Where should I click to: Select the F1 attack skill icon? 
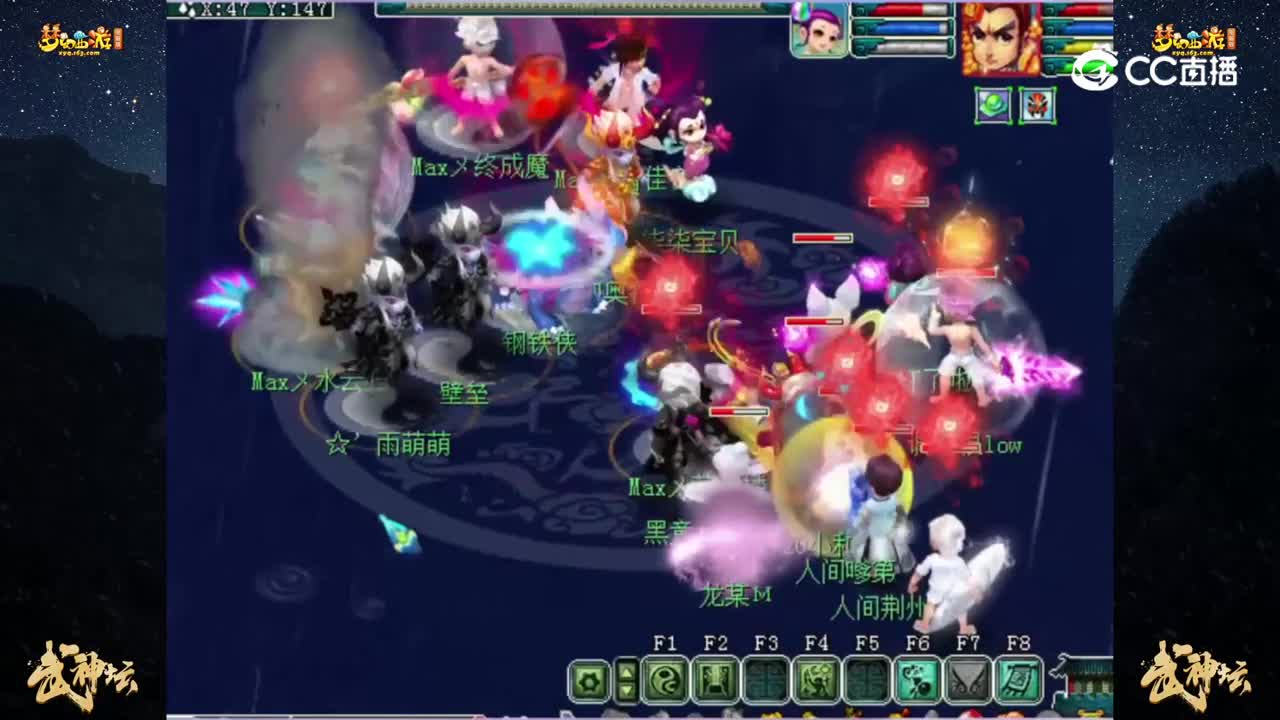pos(665,680)
